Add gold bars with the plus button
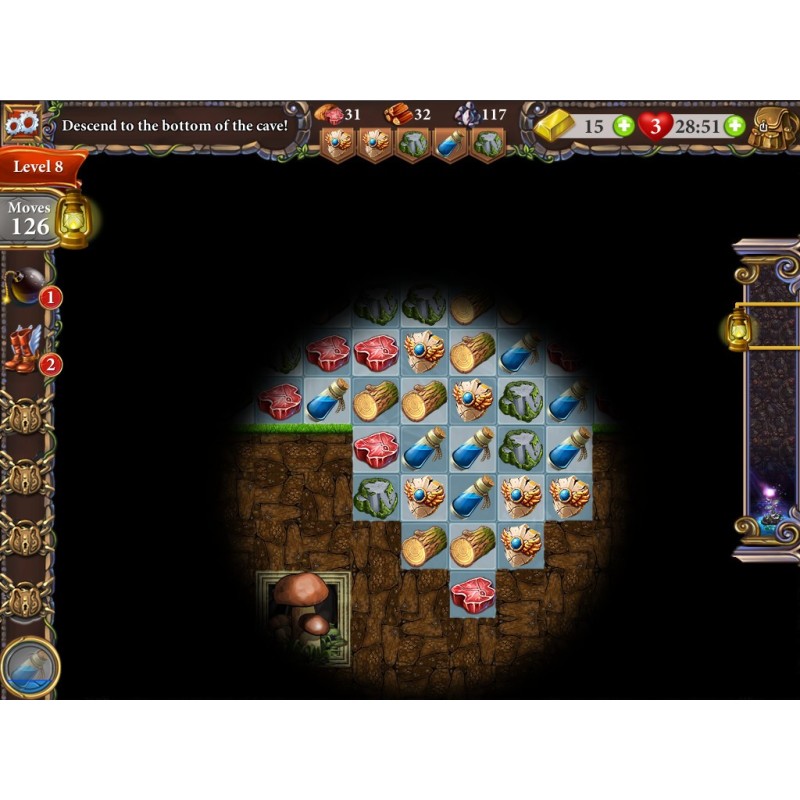800x800 pixels. [623, 126]
